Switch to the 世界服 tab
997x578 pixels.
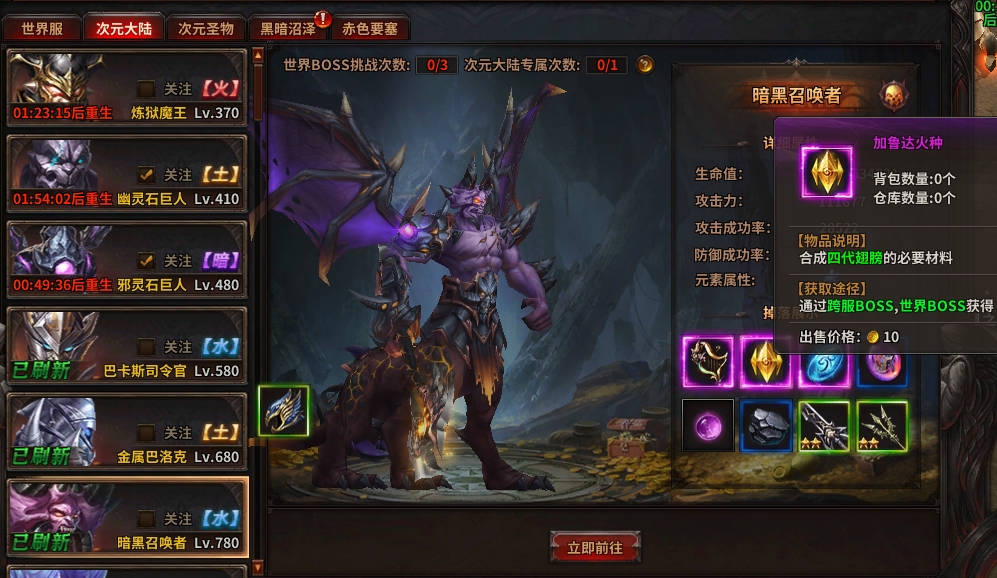[x=42, y=29]
